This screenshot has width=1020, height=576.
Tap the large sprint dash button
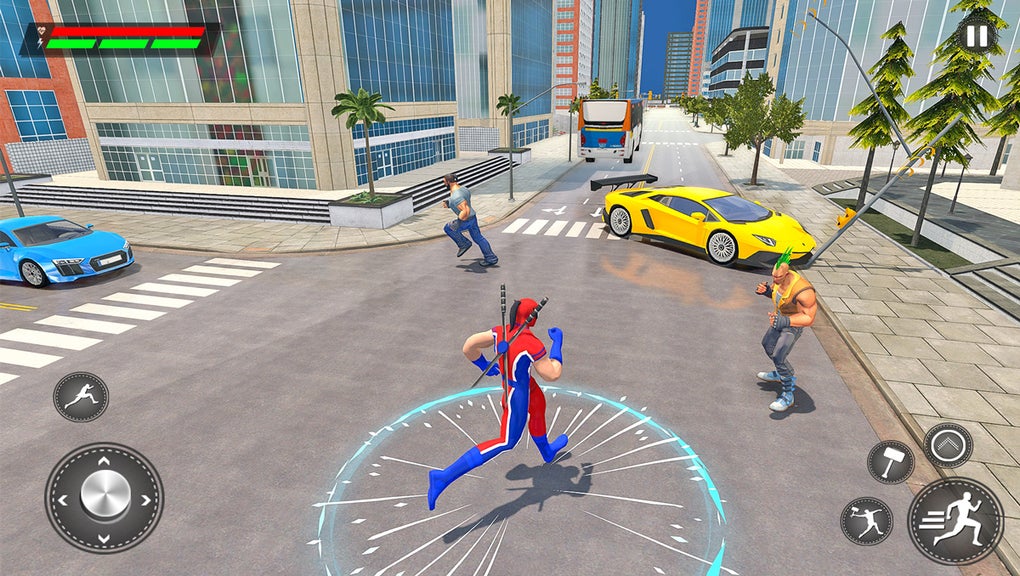point(955,521)
